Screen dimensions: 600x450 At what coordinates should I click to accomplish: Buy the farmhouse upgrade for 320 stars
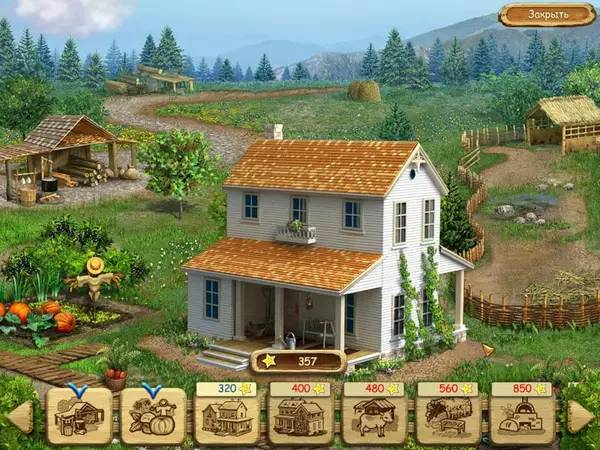227,416
